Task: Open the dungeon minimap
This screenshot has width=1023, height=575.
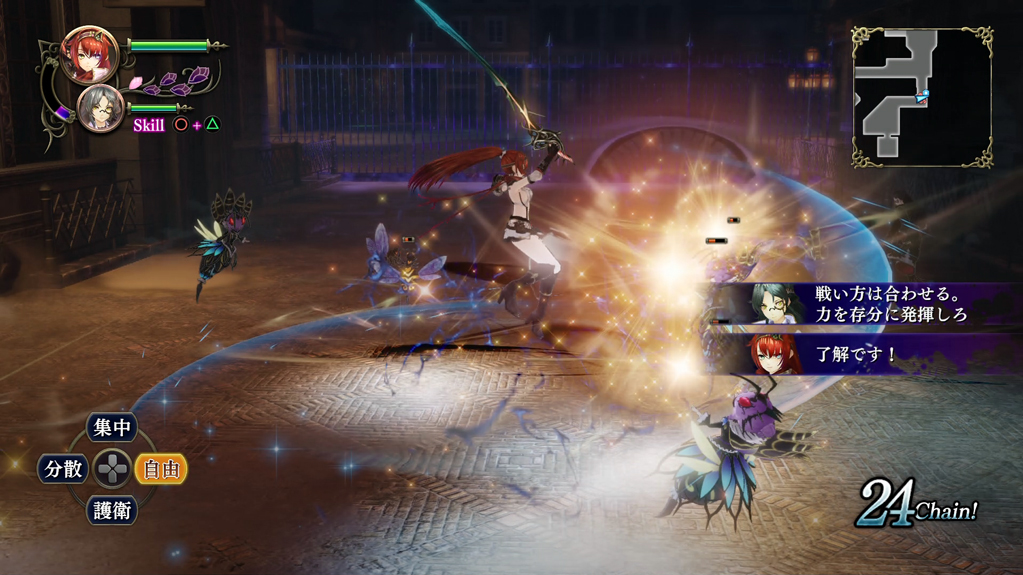Action: 921,96
